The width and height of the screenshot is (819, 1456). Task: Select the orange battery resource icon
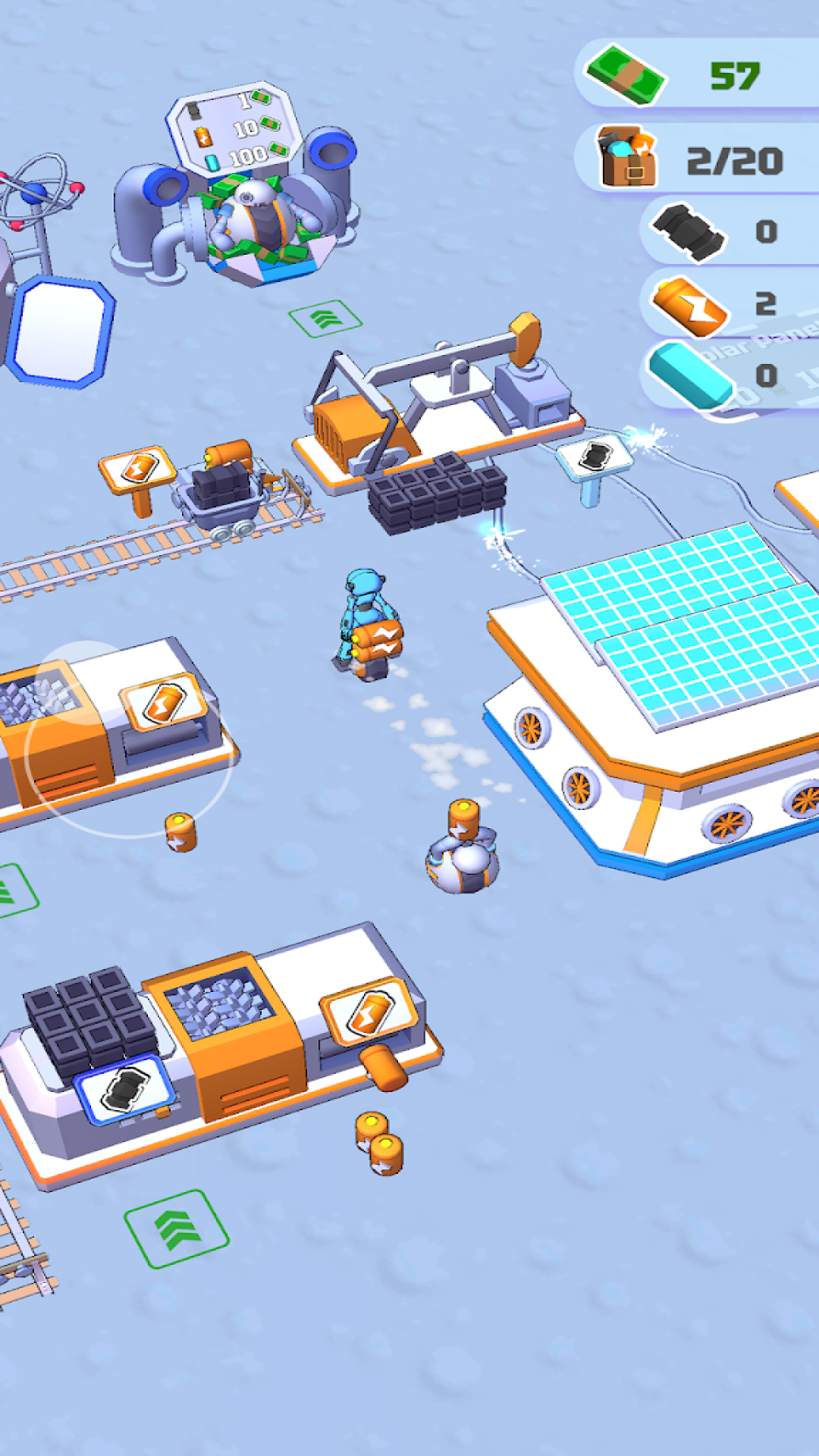click(690, 305)
